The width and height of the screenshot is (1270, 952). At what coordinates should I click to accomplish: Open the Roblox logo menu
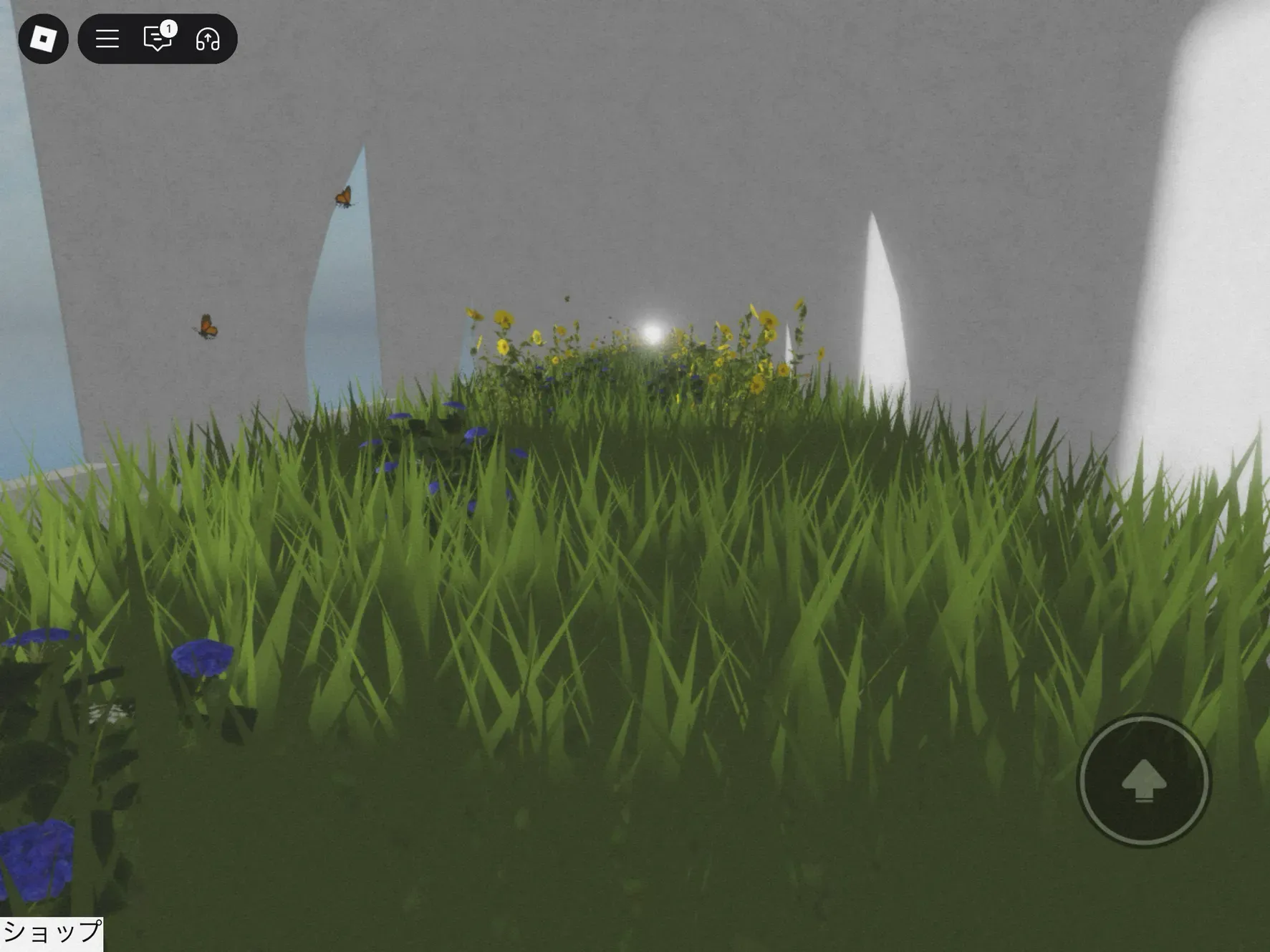pyautogui.click(x=43, y=39)
